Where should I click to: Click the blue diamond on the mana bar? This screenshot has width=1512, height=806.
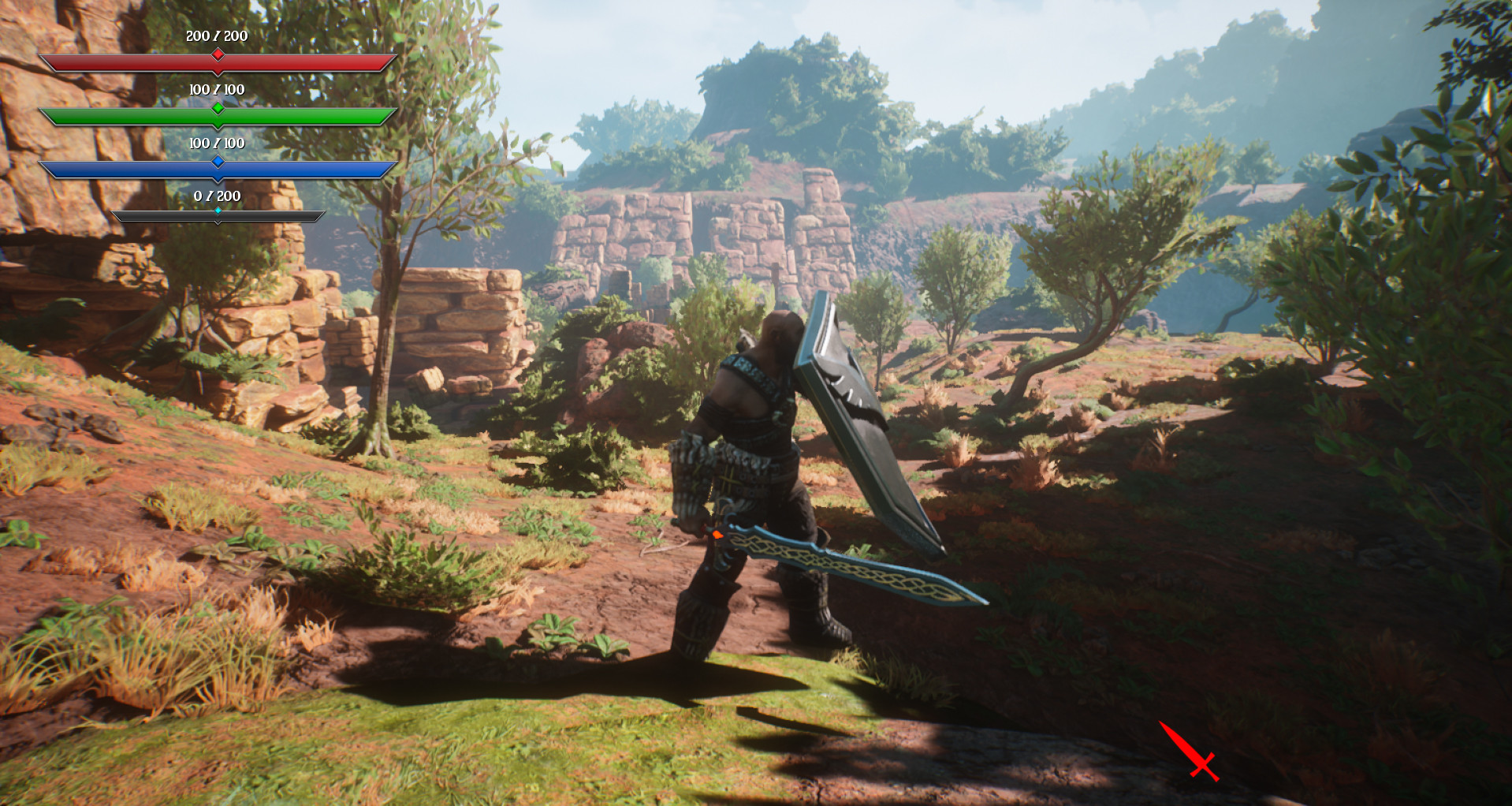[218, 162]
